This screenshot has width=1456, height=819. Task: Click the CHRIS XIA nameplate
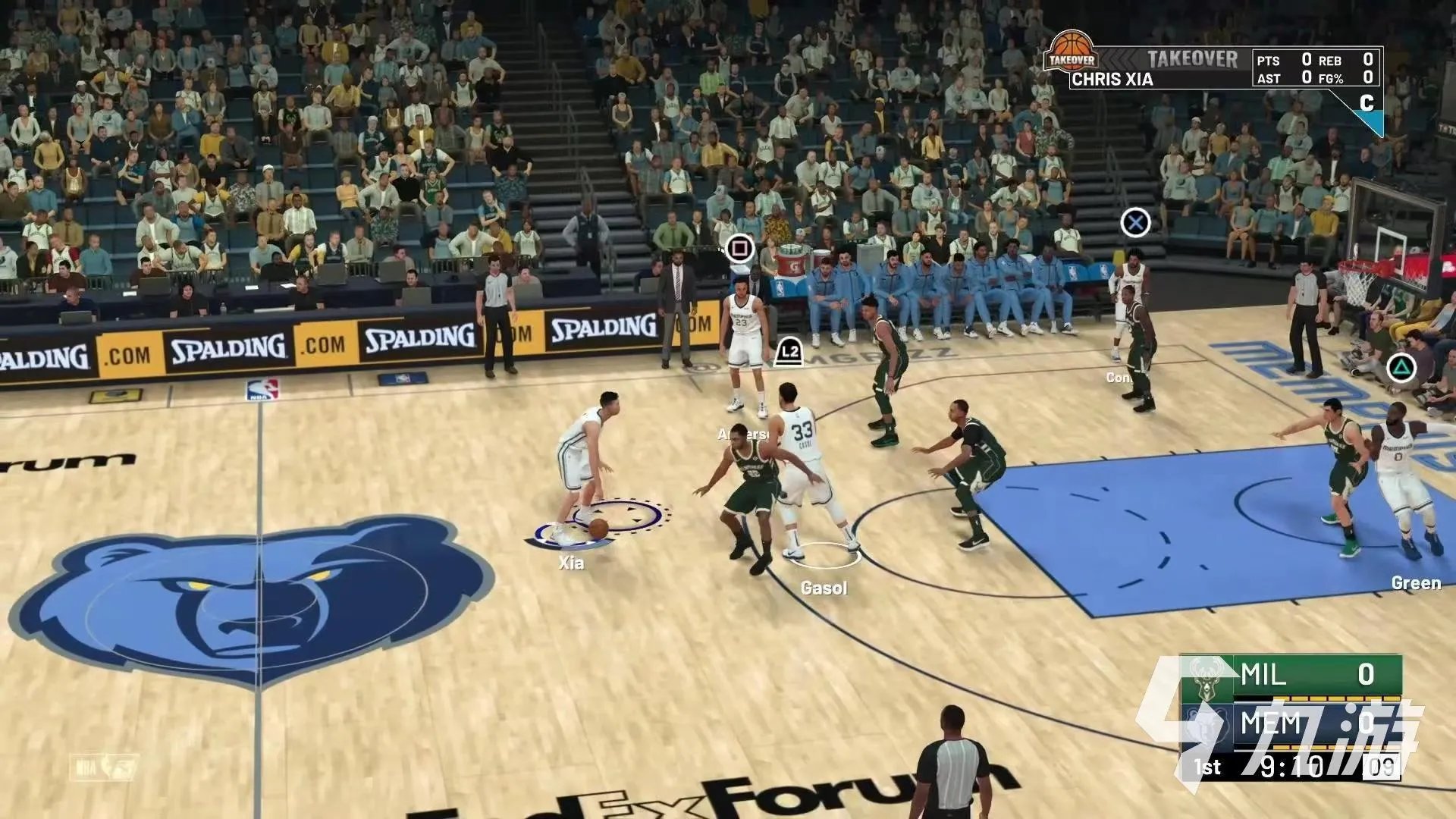pos(1110,78)
